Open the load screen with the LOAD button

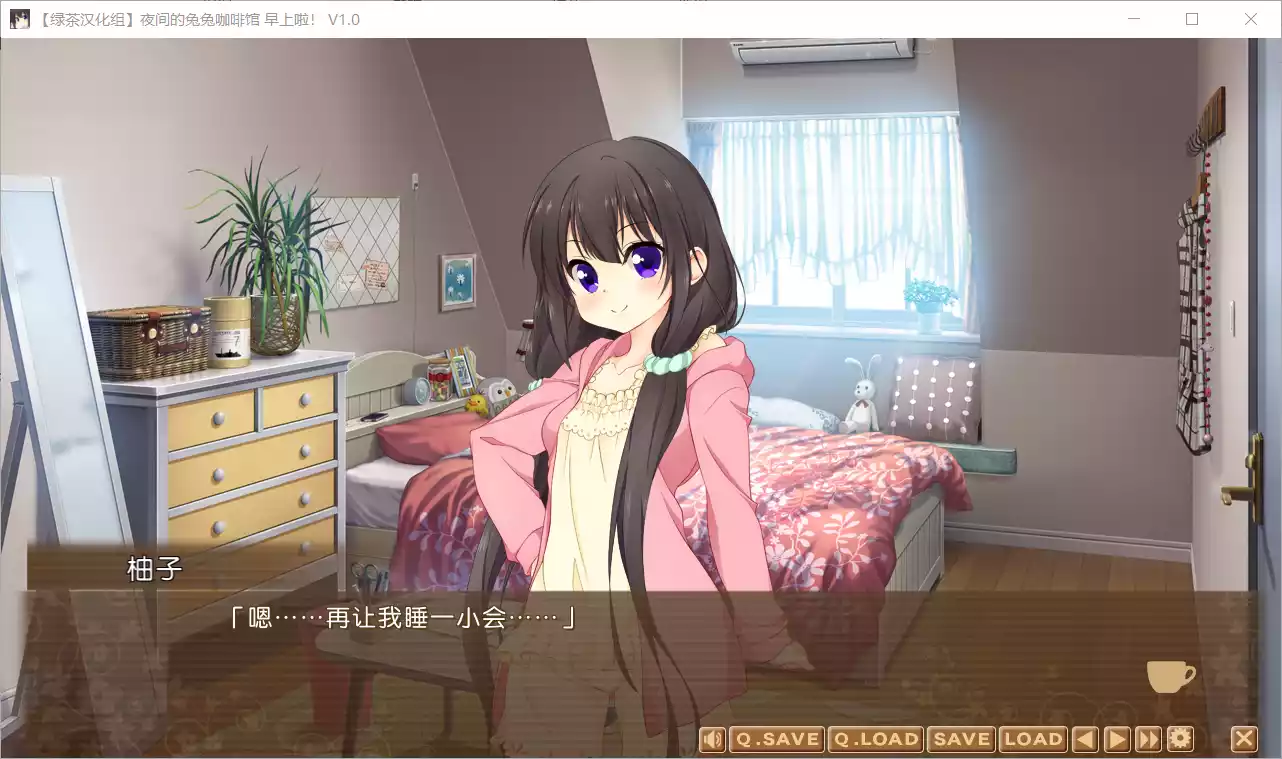point(1033,739)
